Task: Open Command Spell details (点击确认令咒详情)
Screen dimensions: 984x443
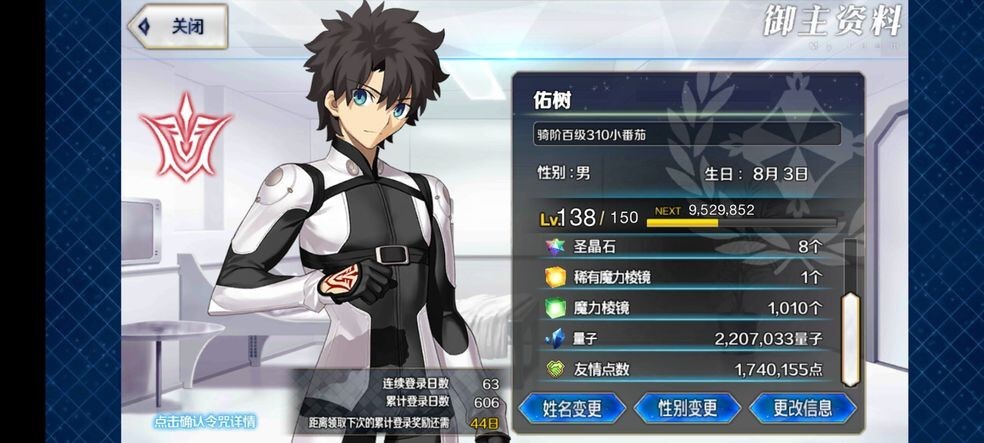Action: (x=205, y=421)
